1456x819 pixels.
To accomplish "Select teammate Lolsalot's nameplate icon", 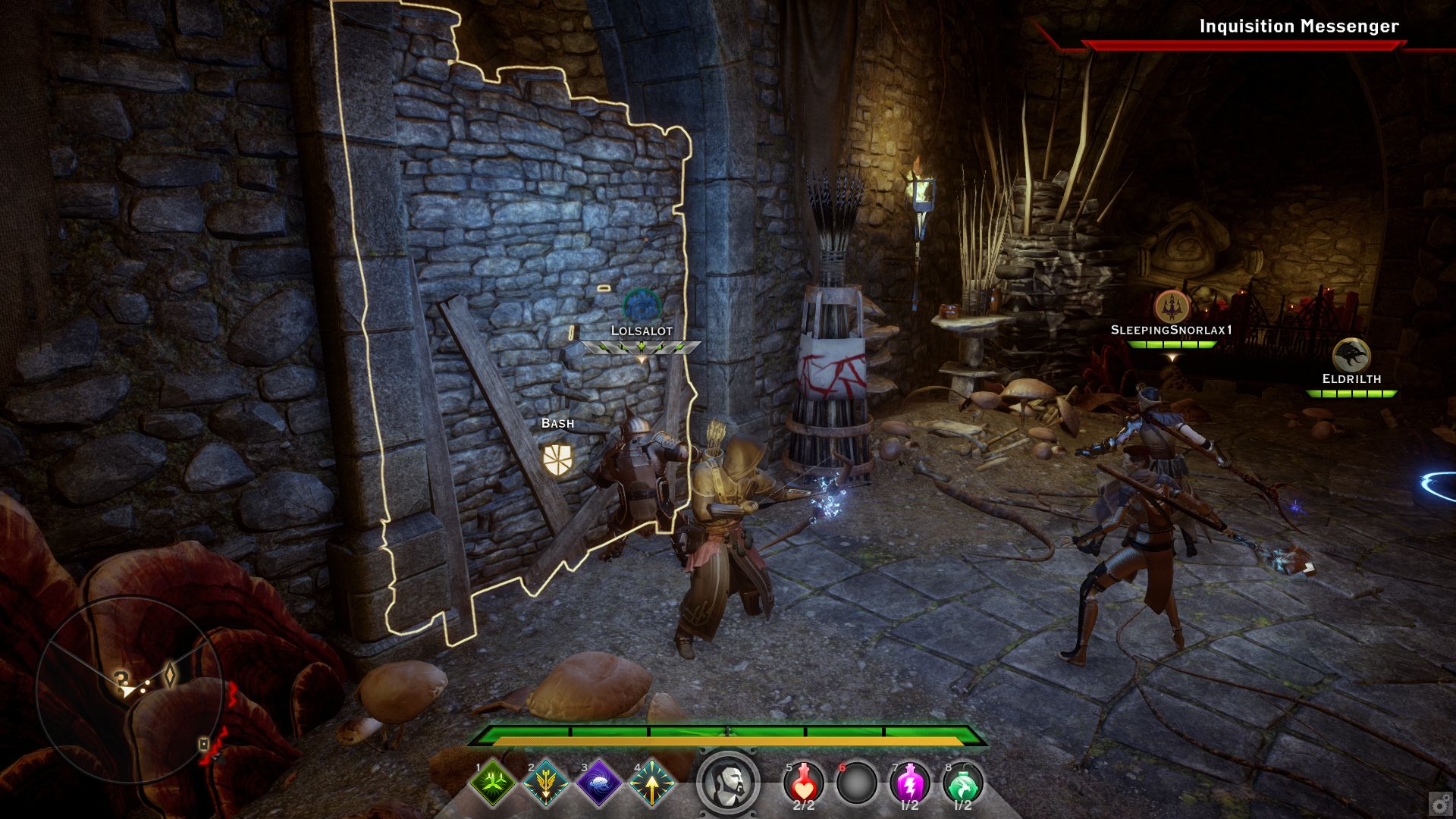I will pos(642,306).
